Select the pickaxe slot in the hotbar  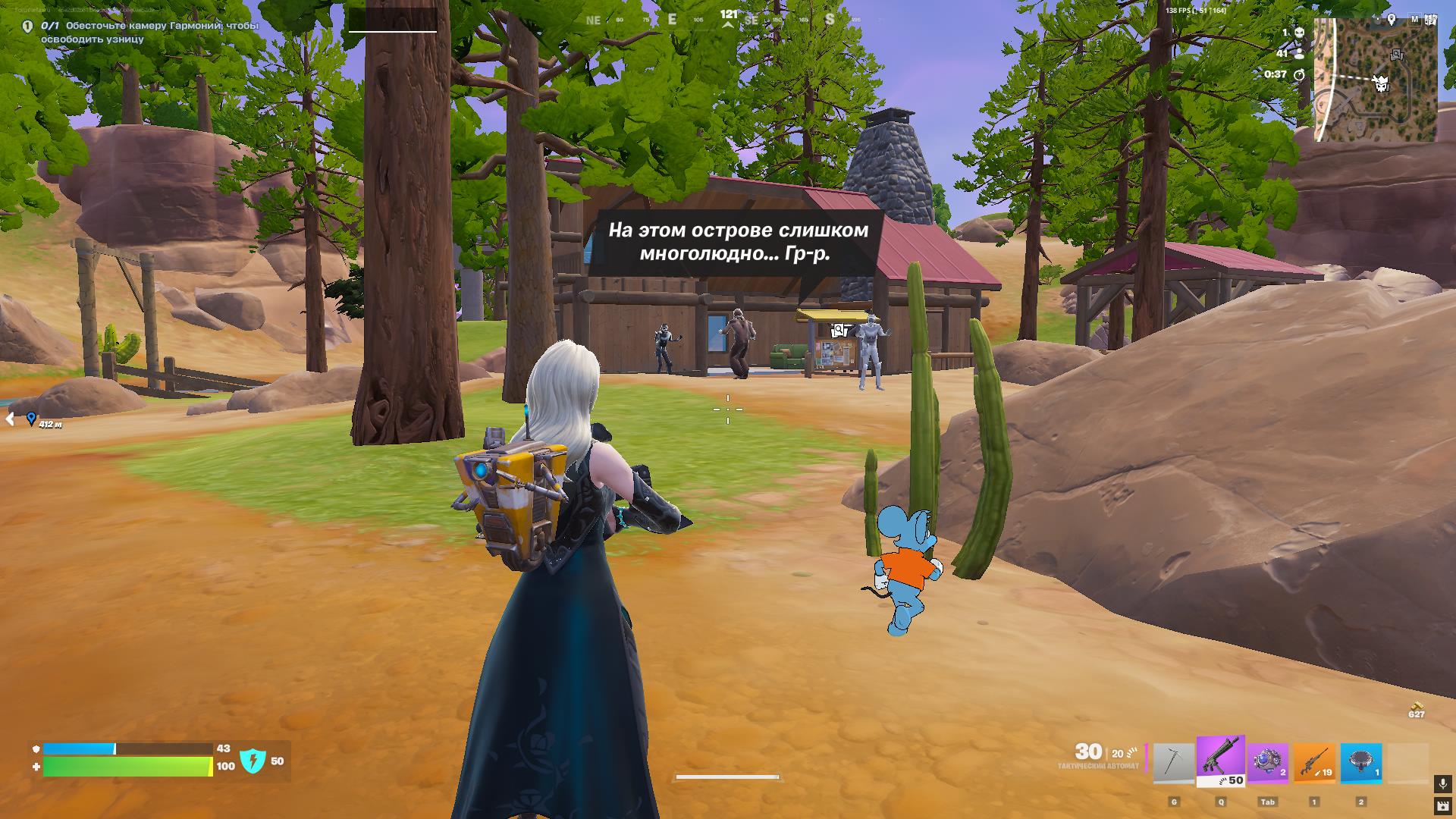point(1173,763)
